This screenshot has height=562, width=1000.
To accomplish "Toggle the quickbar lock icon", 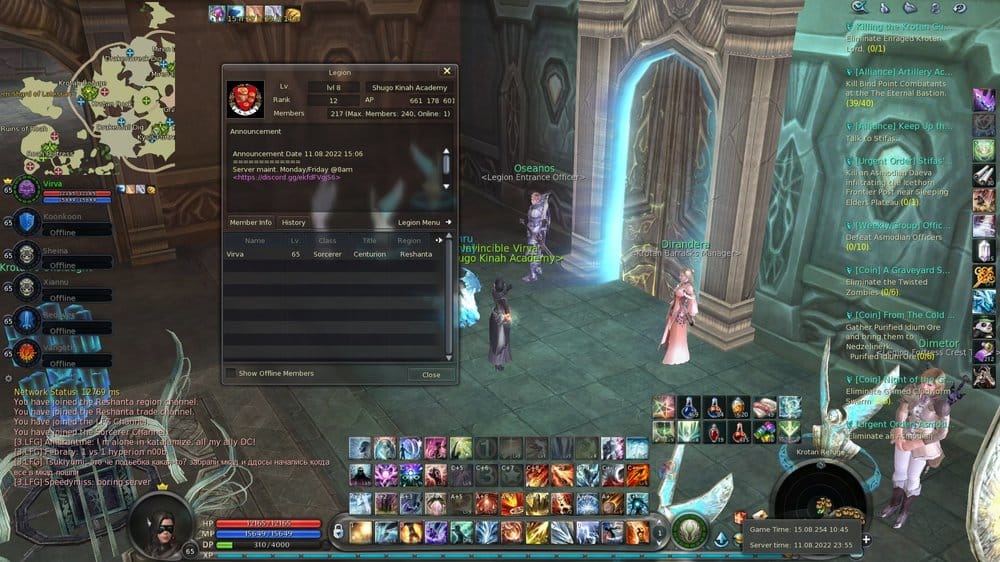I will [x=339, y=529].
